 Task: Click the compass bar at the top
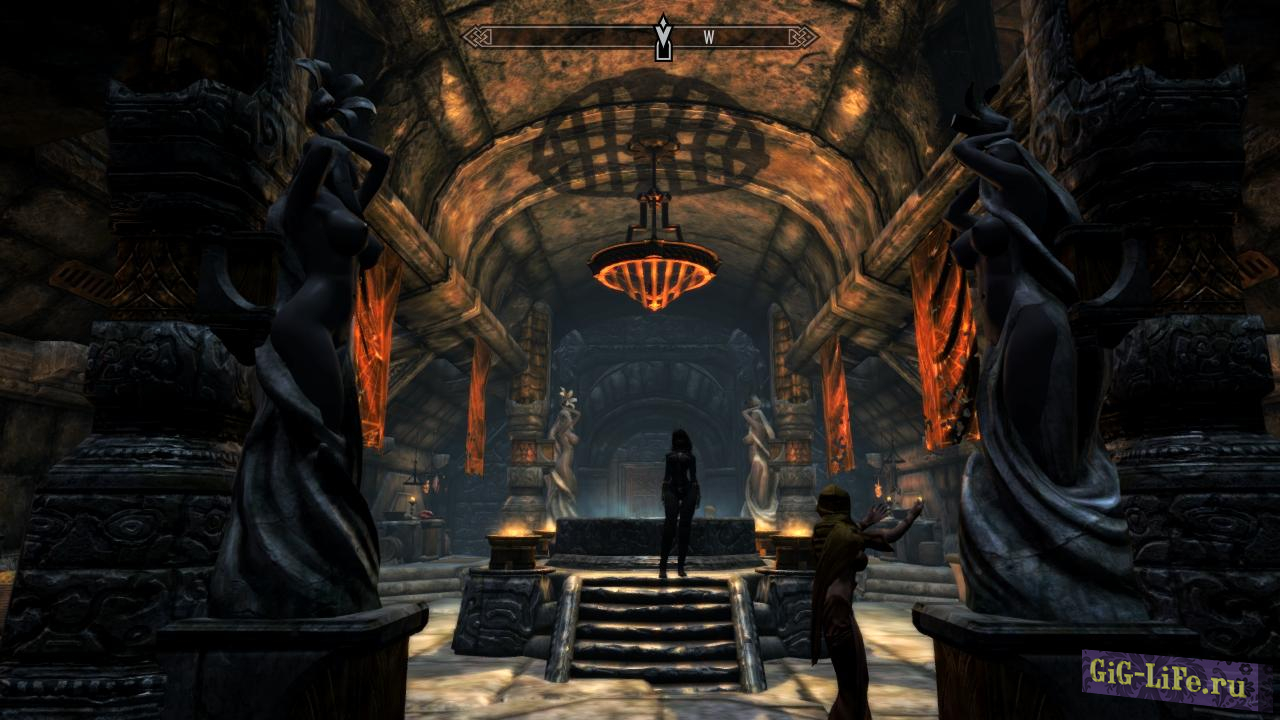tap(560, 37)
